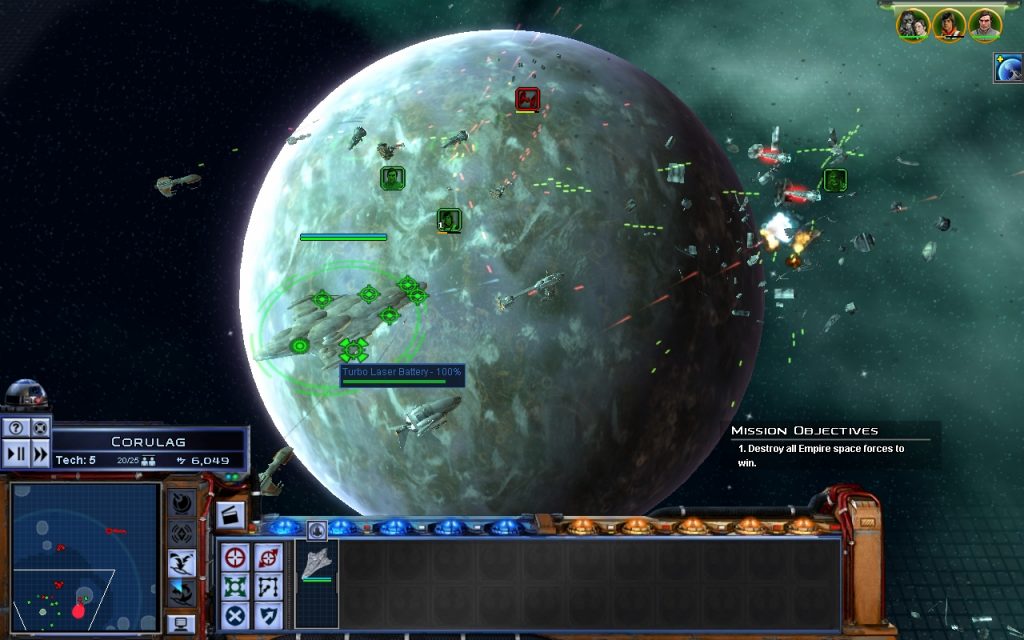The image size is (1024, 640).
Task: Click the fast forward speed button
Action: (x=40, y=453)
